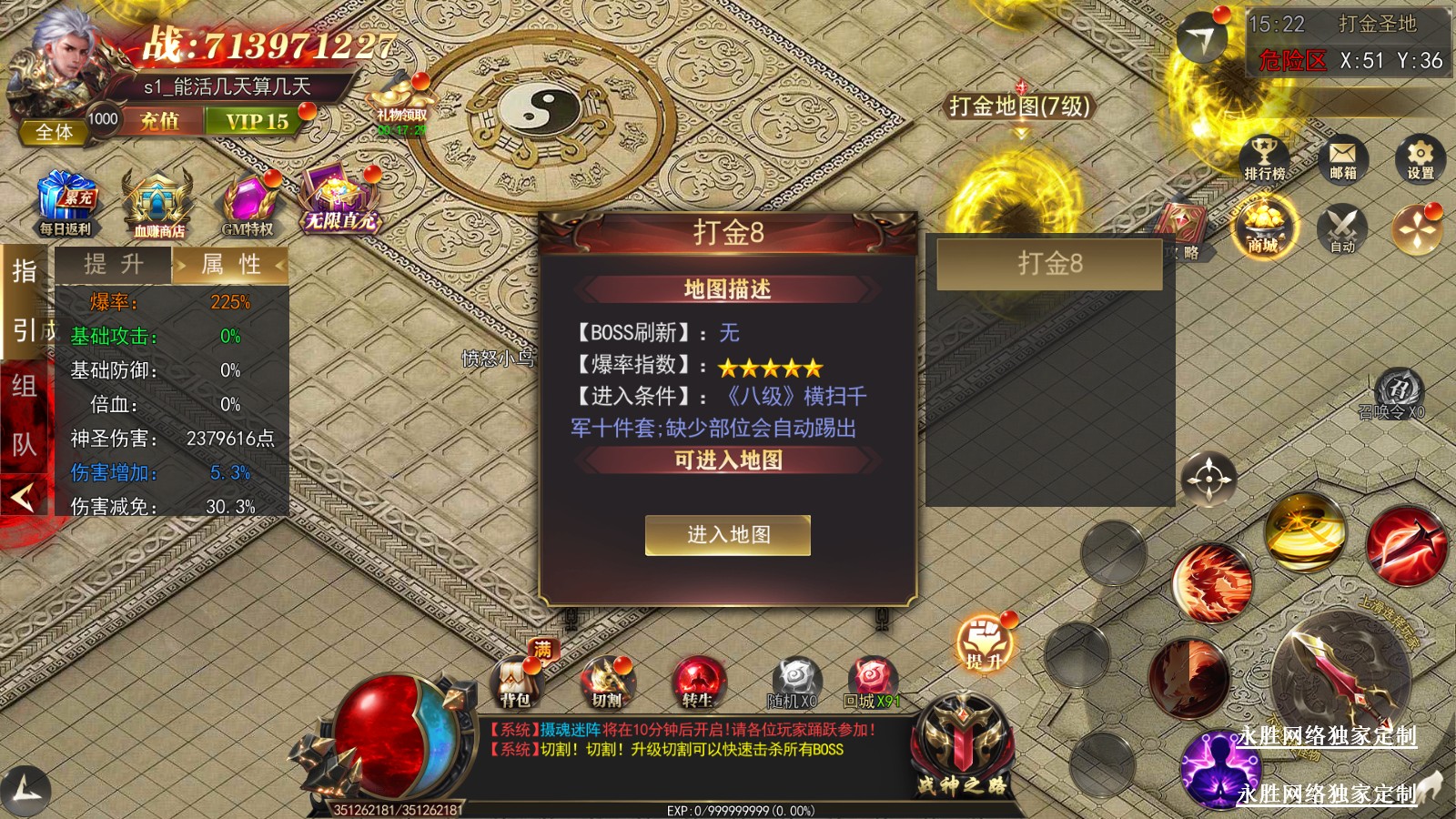Viewport: 1456px width, 819px height.
Task: Switch to the 提升 tab
Action: [x=114, y=265]
